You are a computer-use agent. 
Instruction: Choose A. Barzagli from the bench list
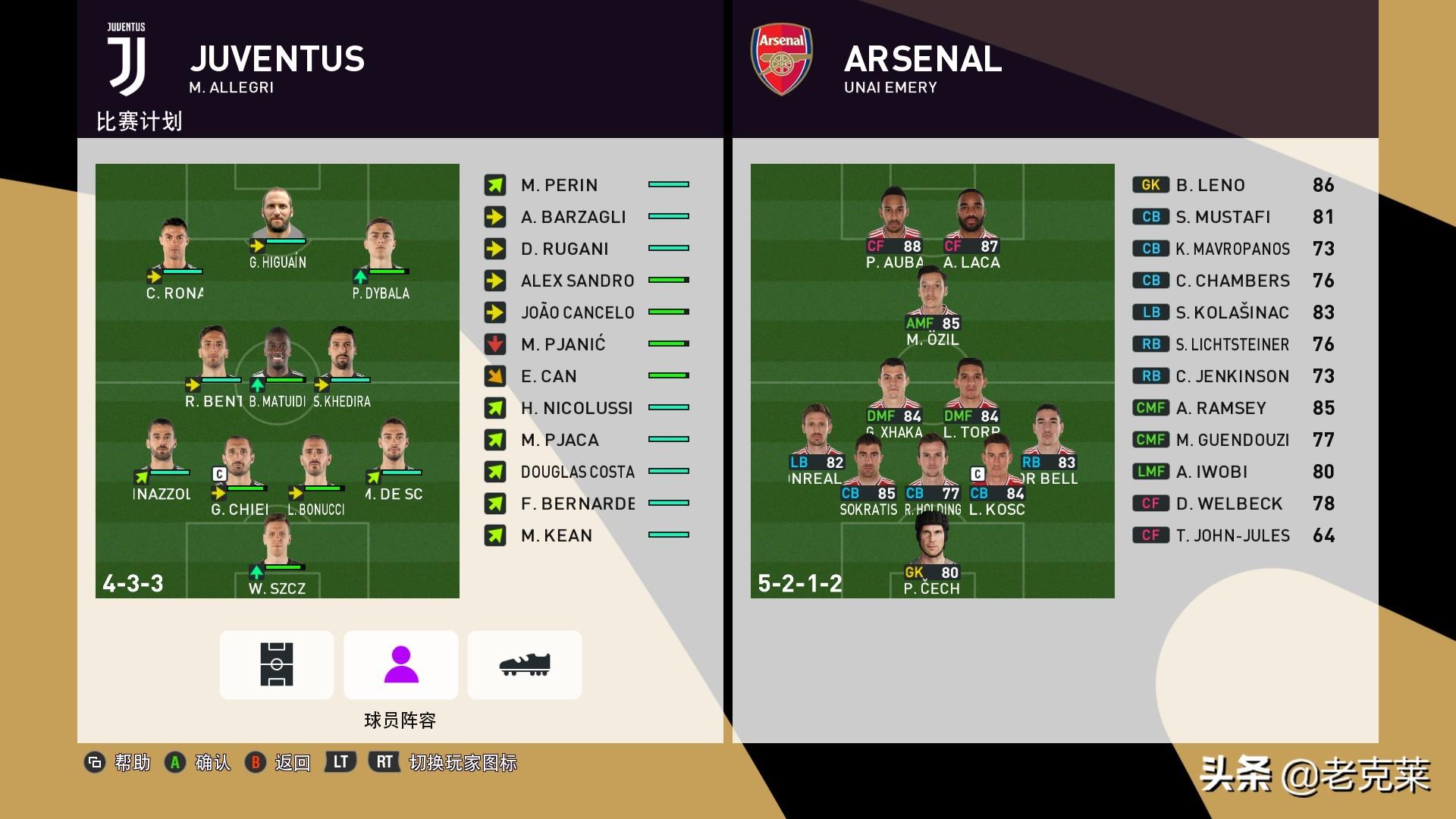click(573, 217)
